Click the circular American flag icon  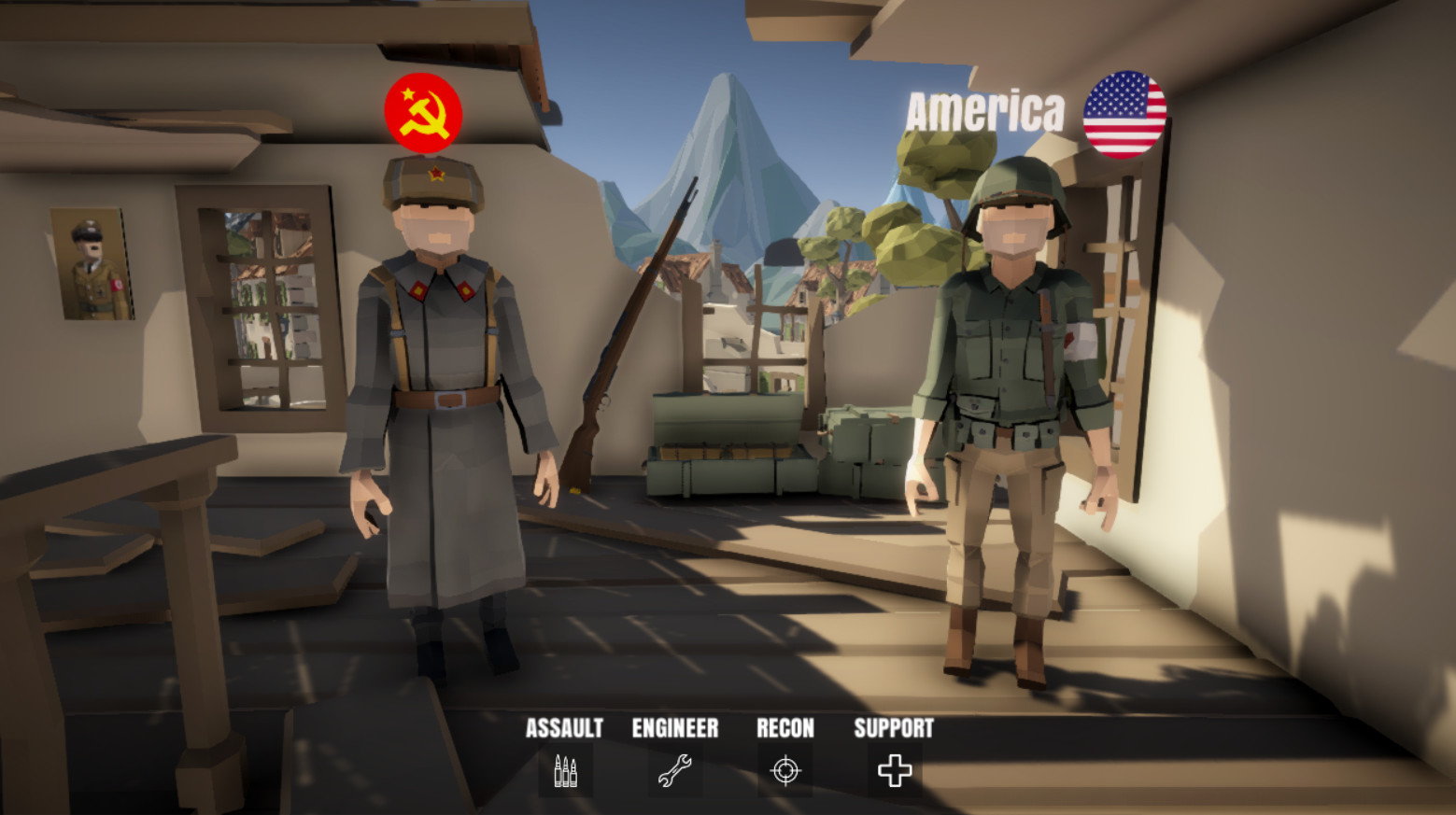[x=1124, y=112]
